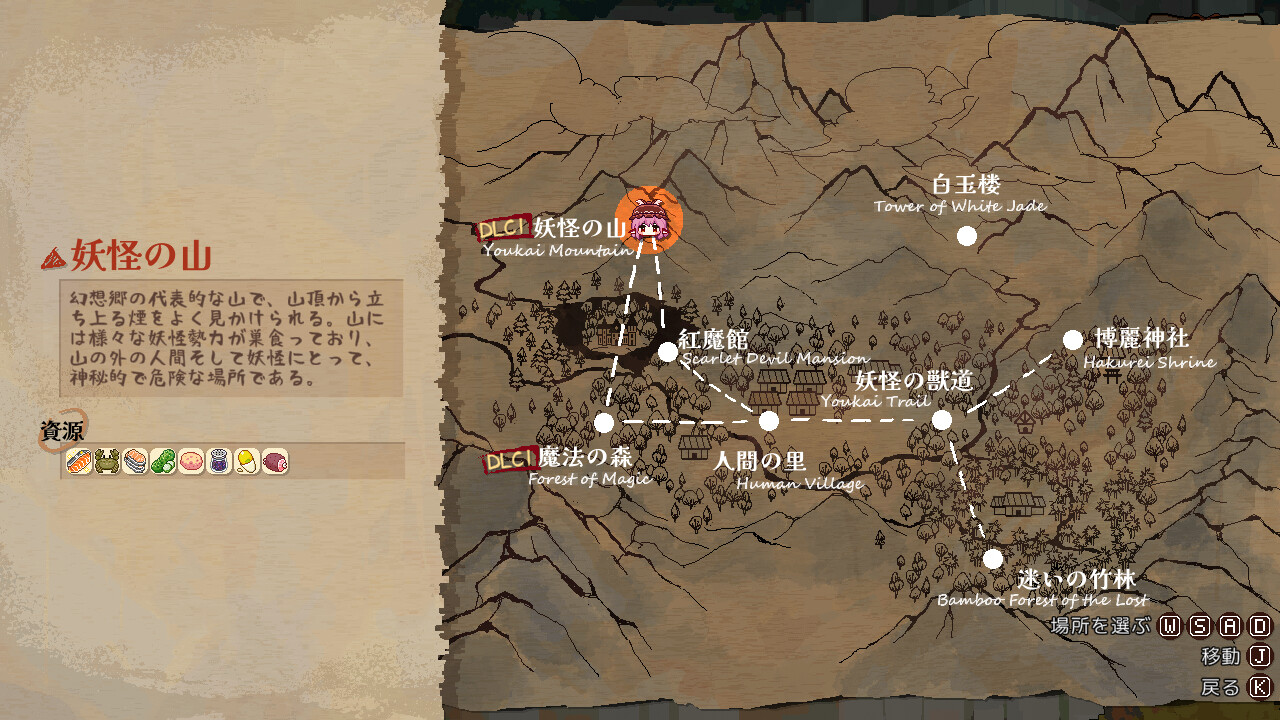This screenshot has width=1280, height=720.
Task: Select the Tower of White Jade marker
Action: (966, 234)
